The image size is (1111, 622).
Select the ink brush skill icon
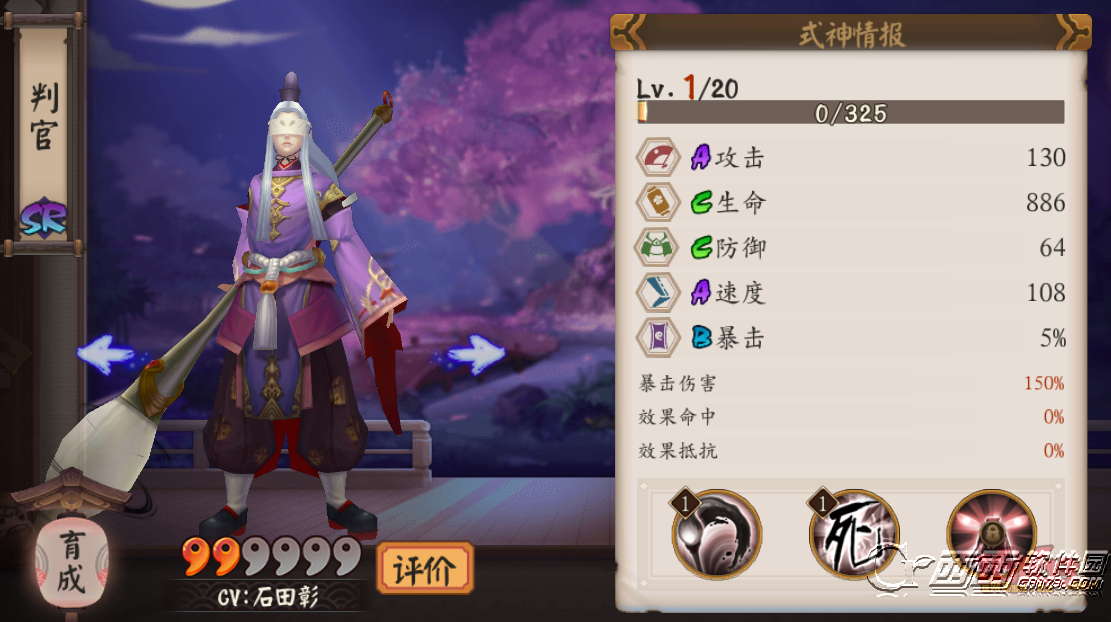point(716,534)
